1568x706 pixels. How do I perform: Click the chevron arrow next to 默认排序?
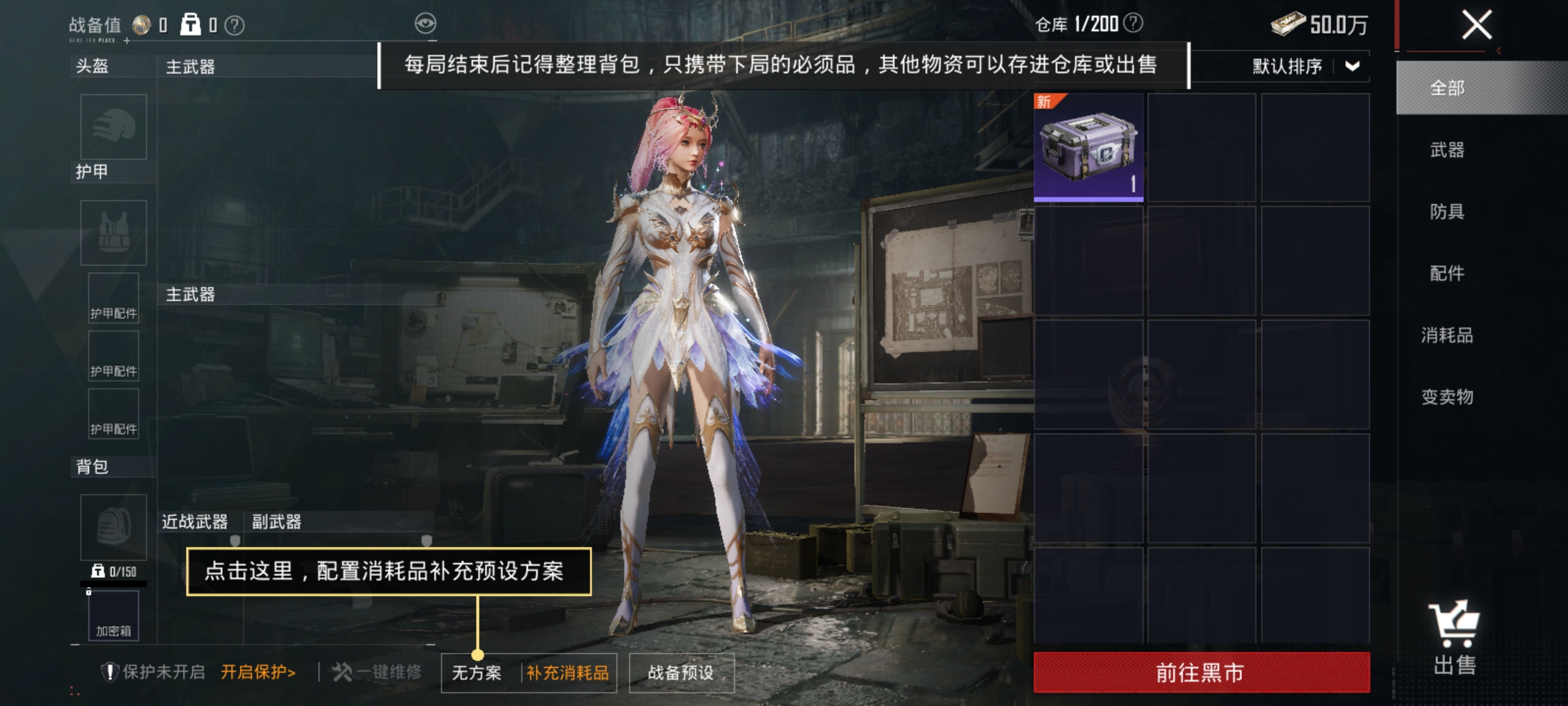pos(1352,65)
